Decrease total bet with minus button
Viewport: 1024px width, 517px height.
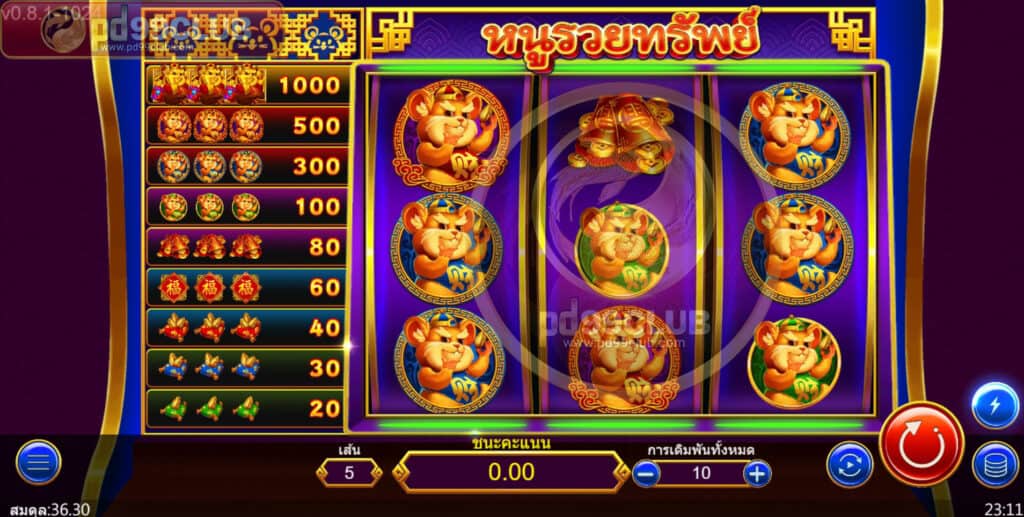point(646,473)
